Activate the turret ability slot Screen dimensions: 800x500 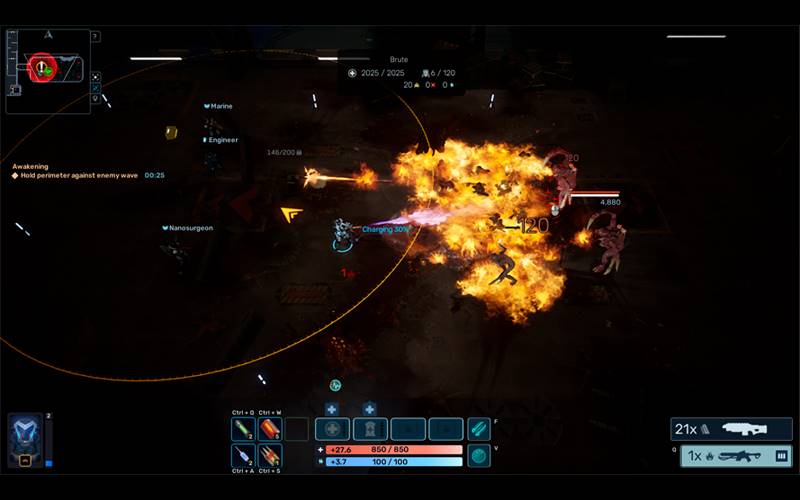point(370,429)
